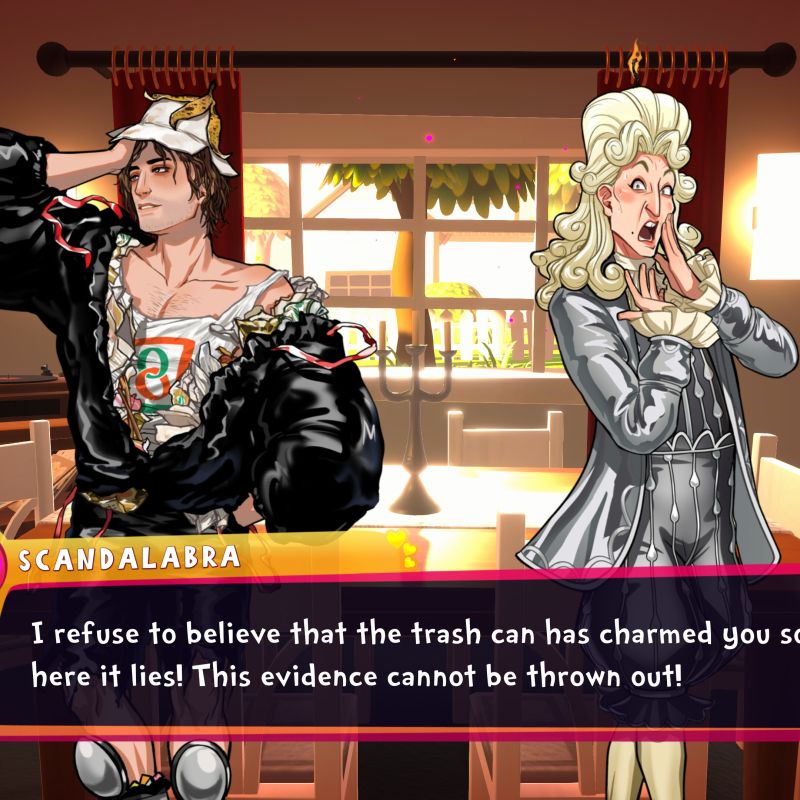Advance the dialogue by clicking the text box
Image resolution: width=800 pixels, height=800 pixels.
click(400, 656)
